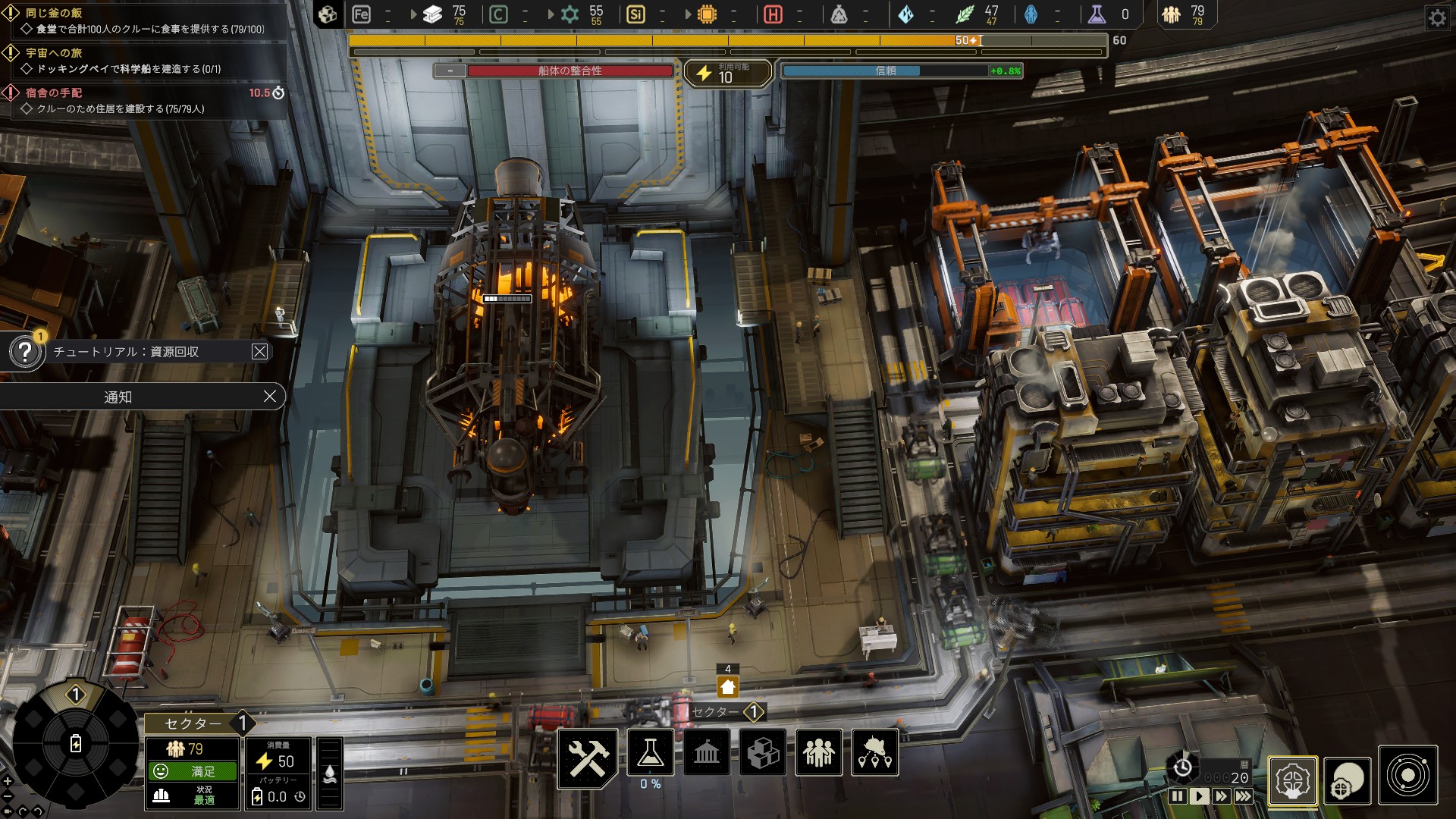Open the stacked cubes resources menu
The image size is (1456, 819).
[x=763, y=753]
